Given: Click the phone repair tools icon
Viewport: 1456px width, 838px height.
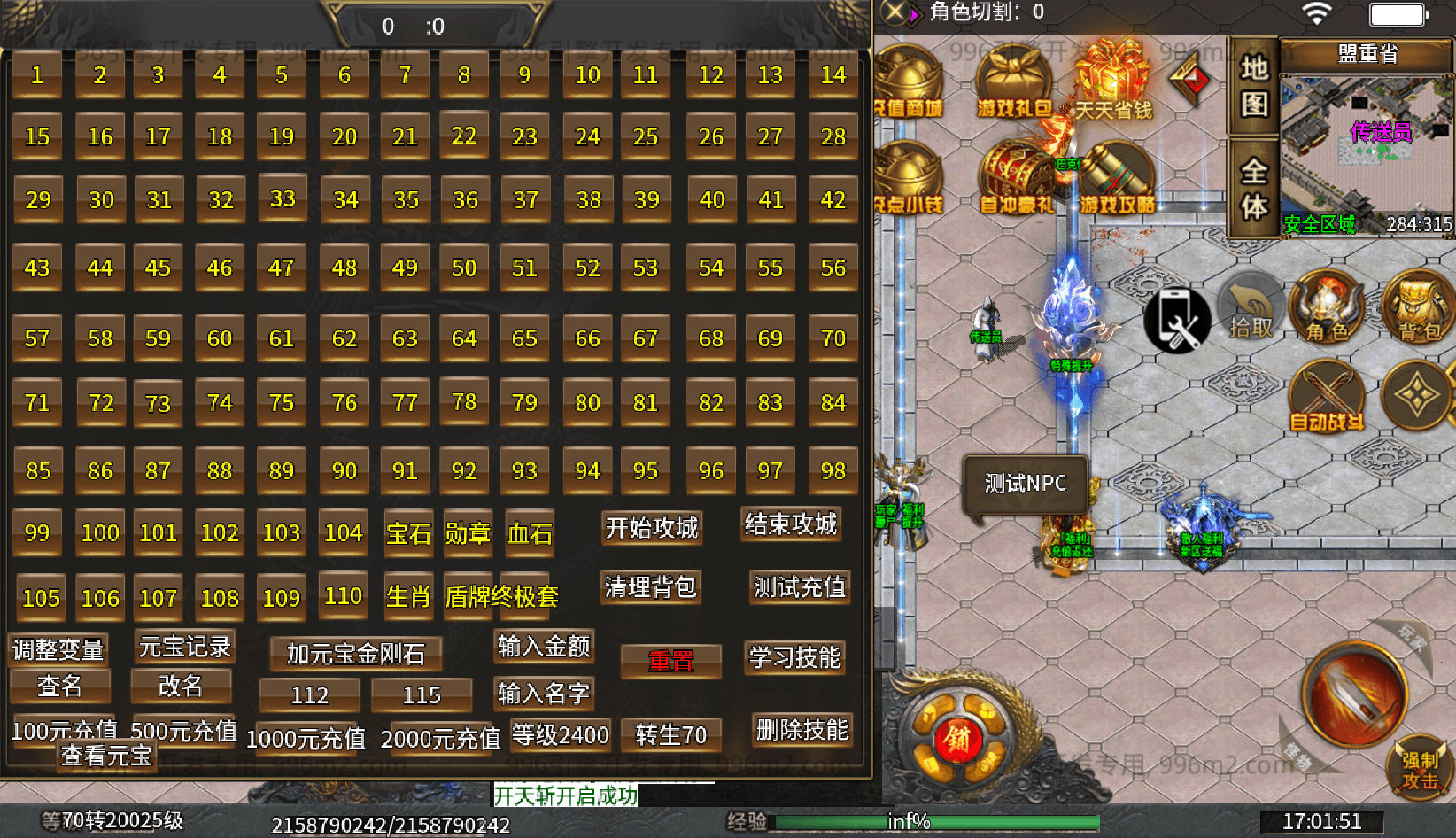Looking at the screenshot, I should (x=1176, y=319).
